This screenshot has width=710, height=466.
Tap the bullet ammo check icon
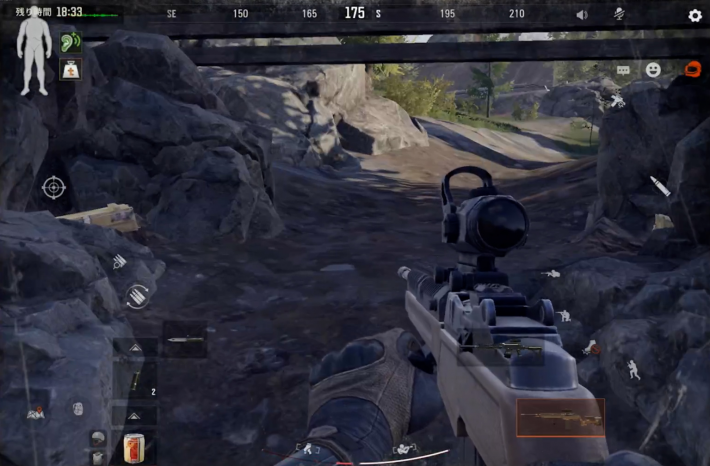[661, 186]
